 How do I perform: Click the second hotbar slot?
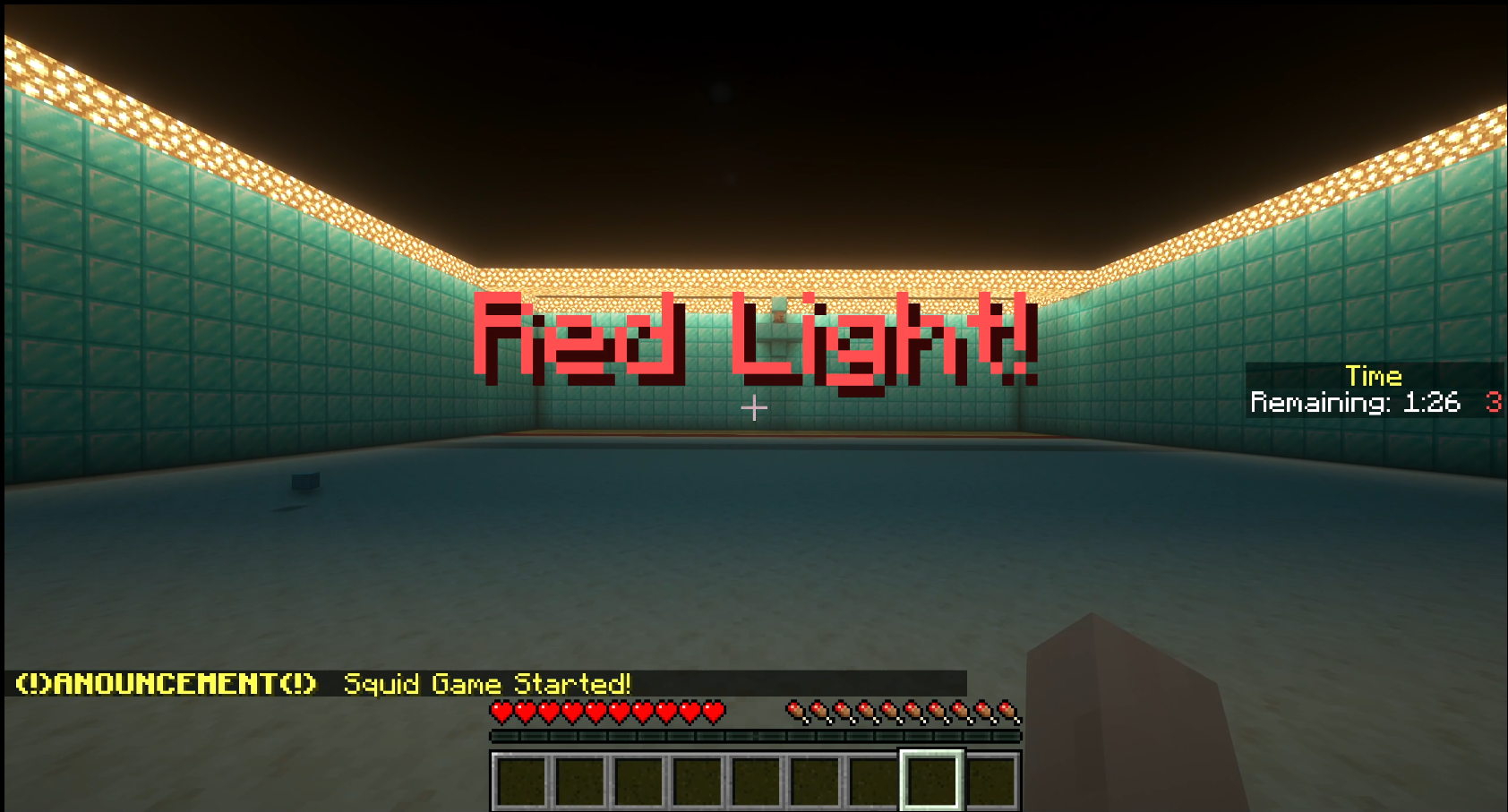pyautogui.click(x=578, y=777)
